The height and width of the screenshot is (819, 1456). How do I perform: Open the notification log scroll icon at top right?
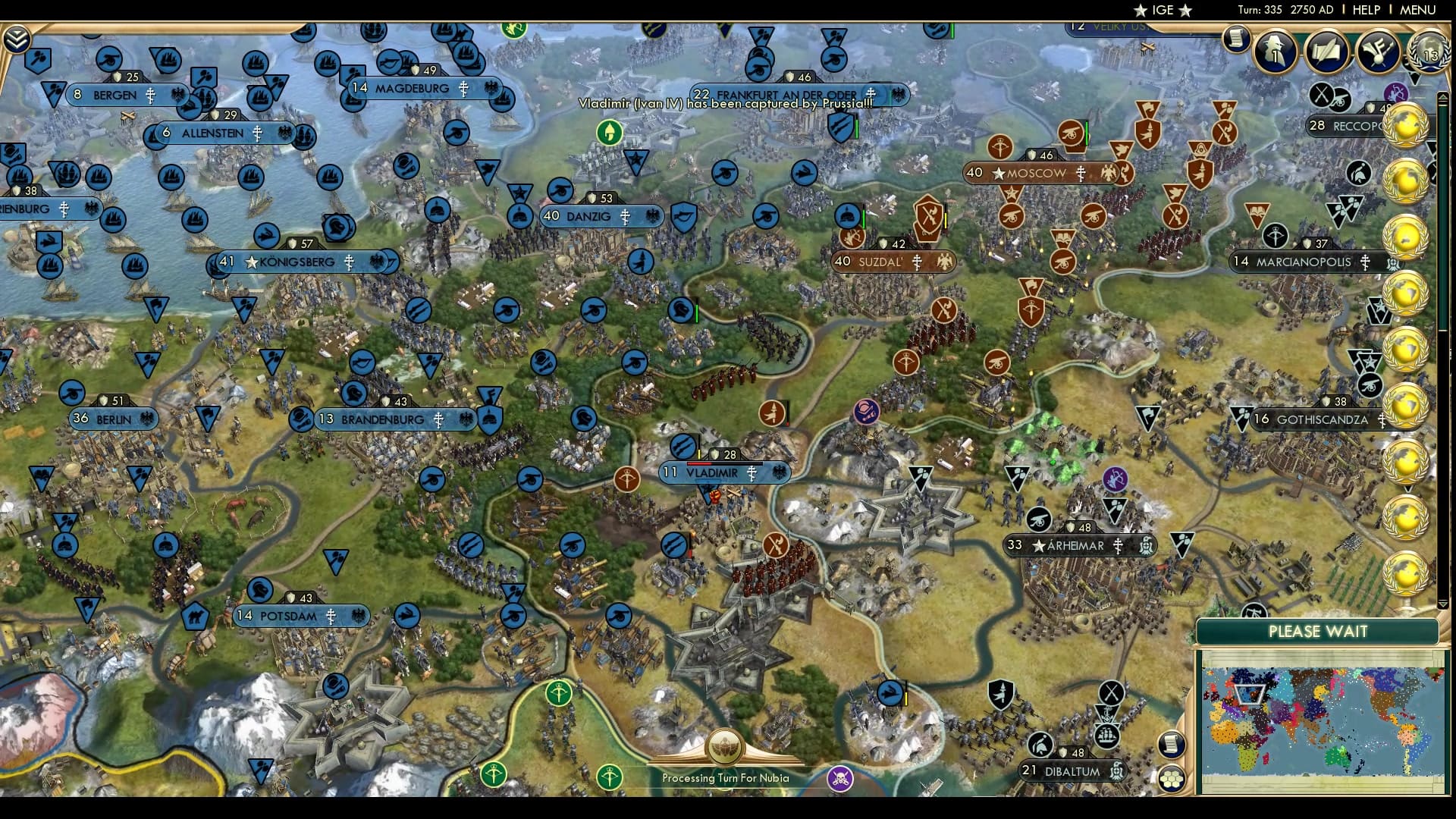pos(1236,39)
